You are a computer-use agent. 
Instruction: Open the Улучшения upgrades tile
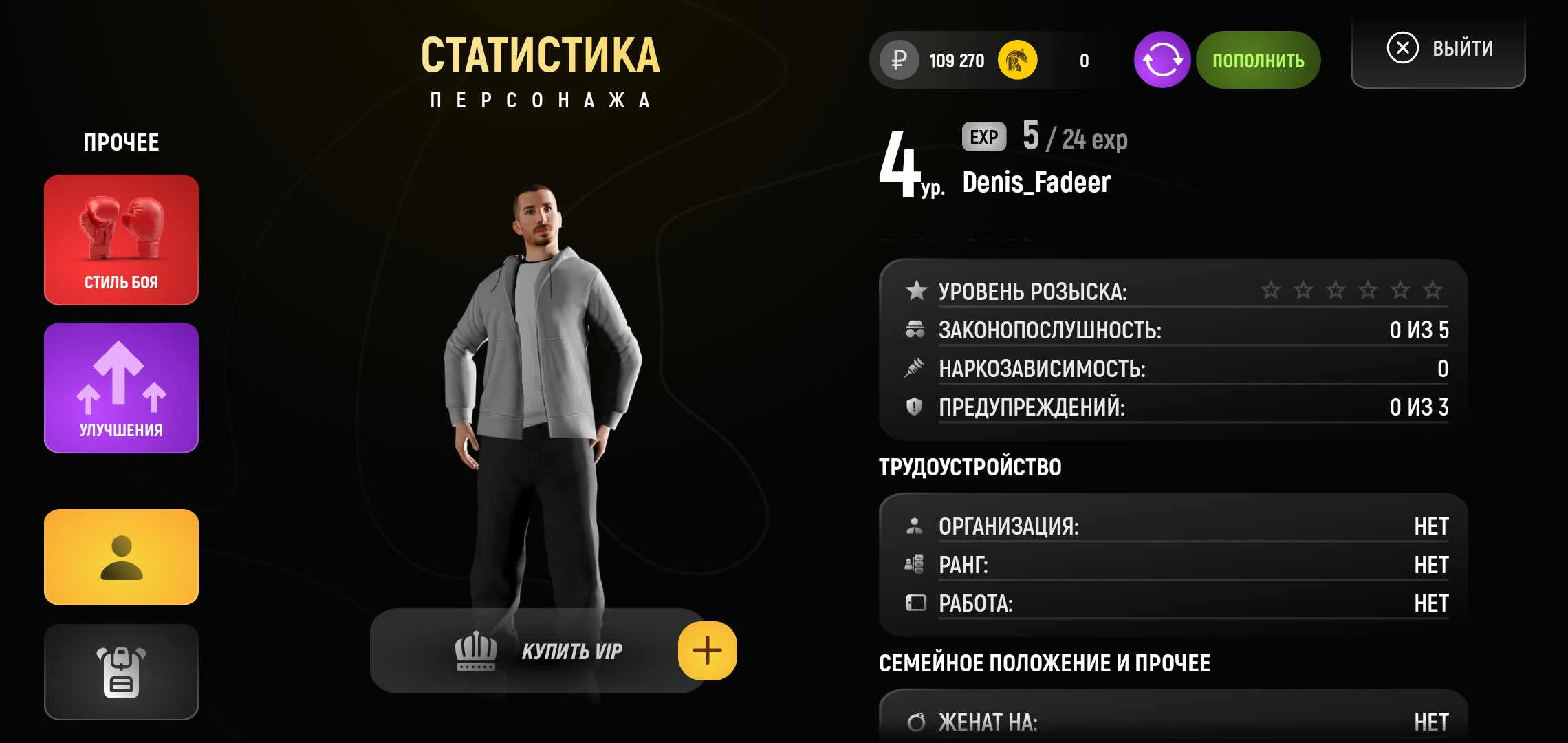coord(121,387)
